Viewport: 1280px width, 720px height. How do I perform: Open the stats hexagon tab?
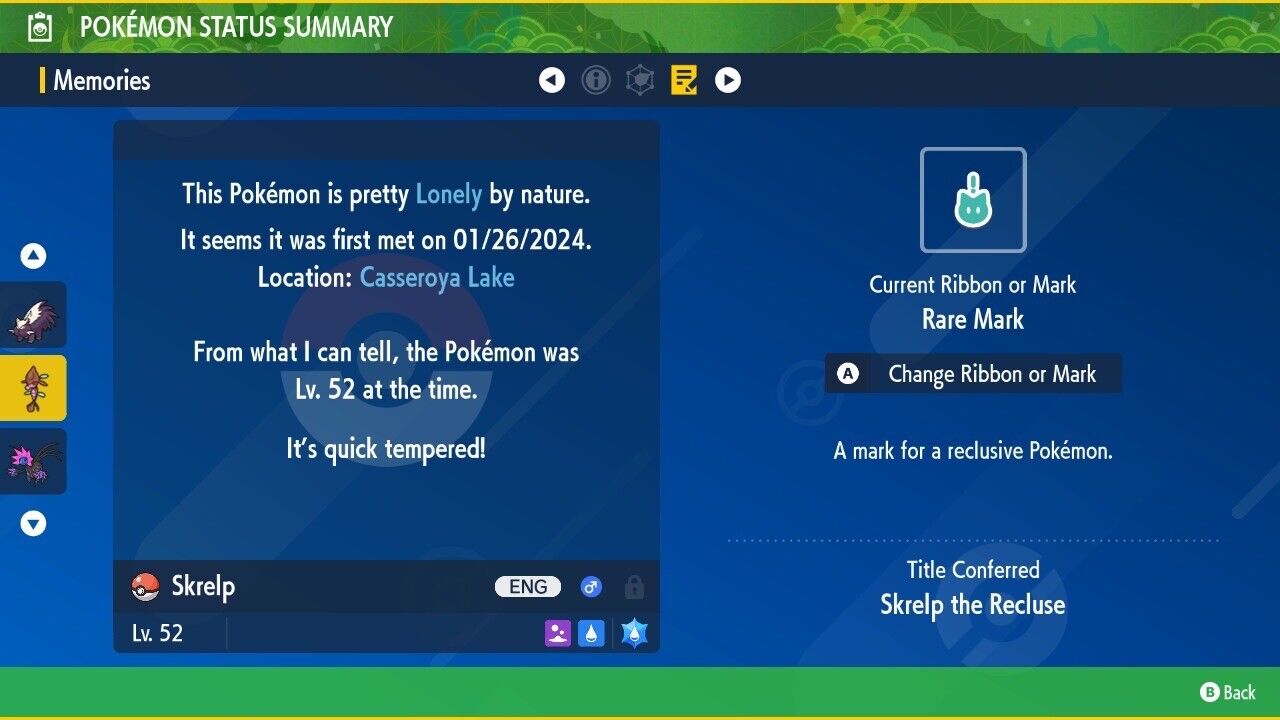640,80
